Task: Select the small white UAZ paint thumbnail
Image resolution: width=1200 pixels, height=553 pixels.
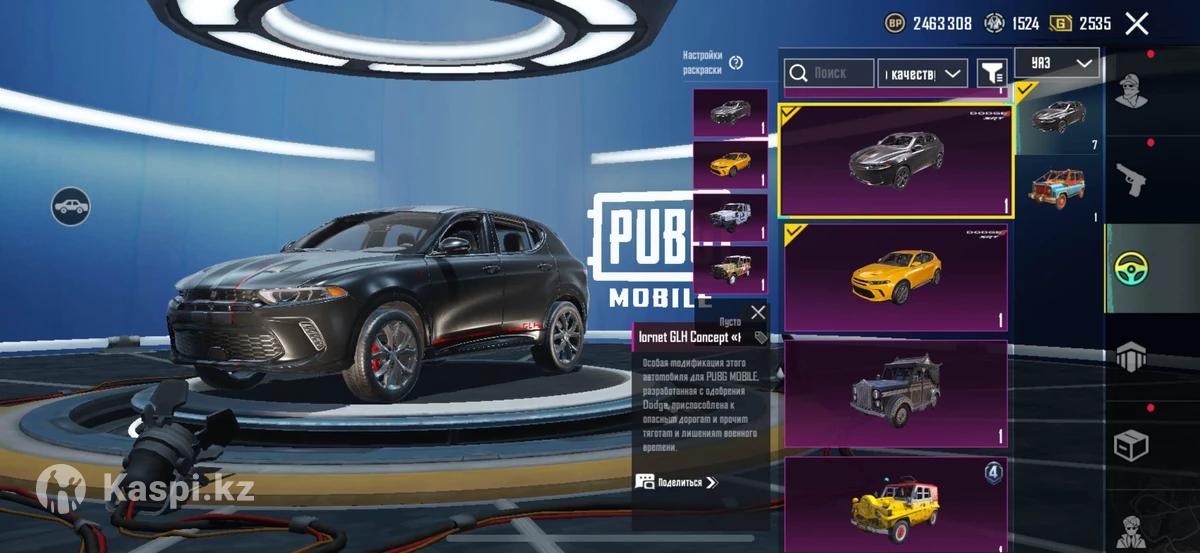Action: tap(730, 216)
